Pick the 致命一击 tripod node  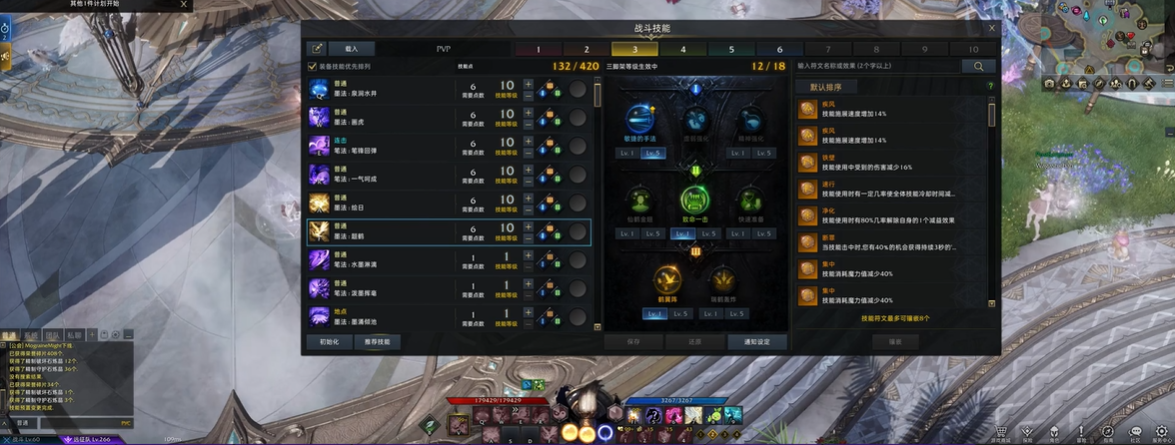(695, 201)
